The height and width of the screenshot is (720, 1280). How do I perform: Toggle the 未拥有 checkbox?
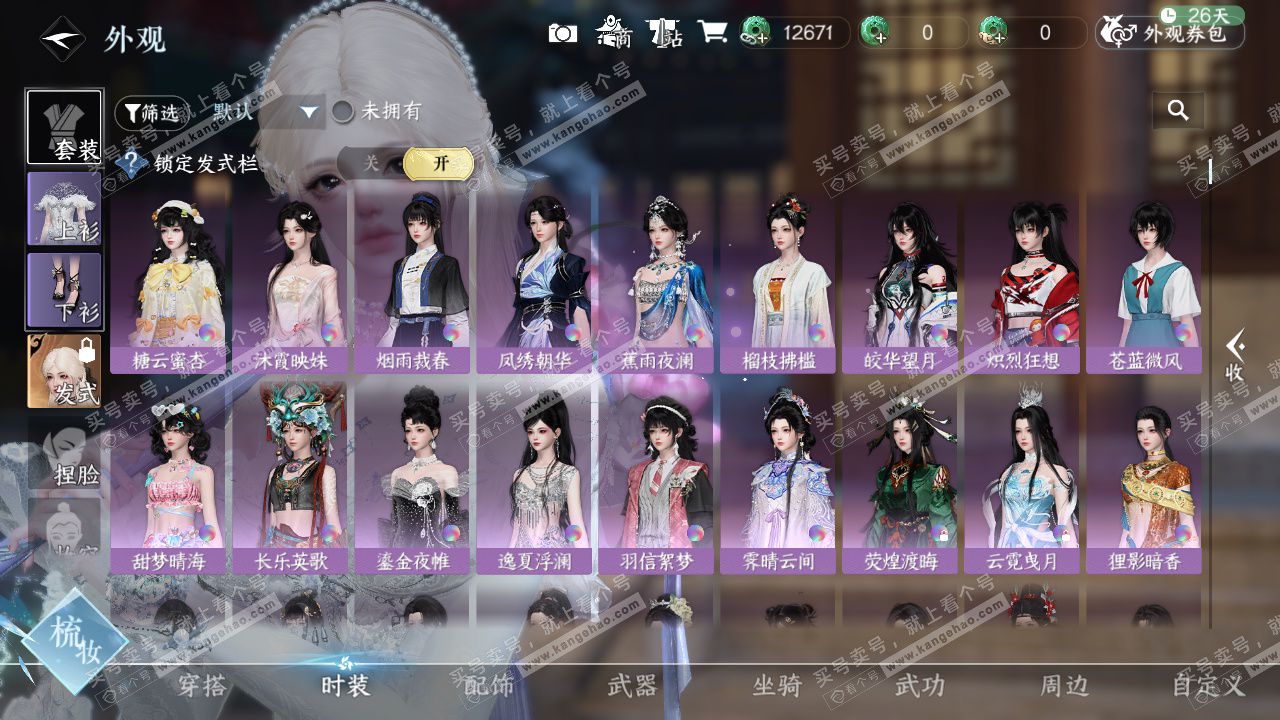343,112
